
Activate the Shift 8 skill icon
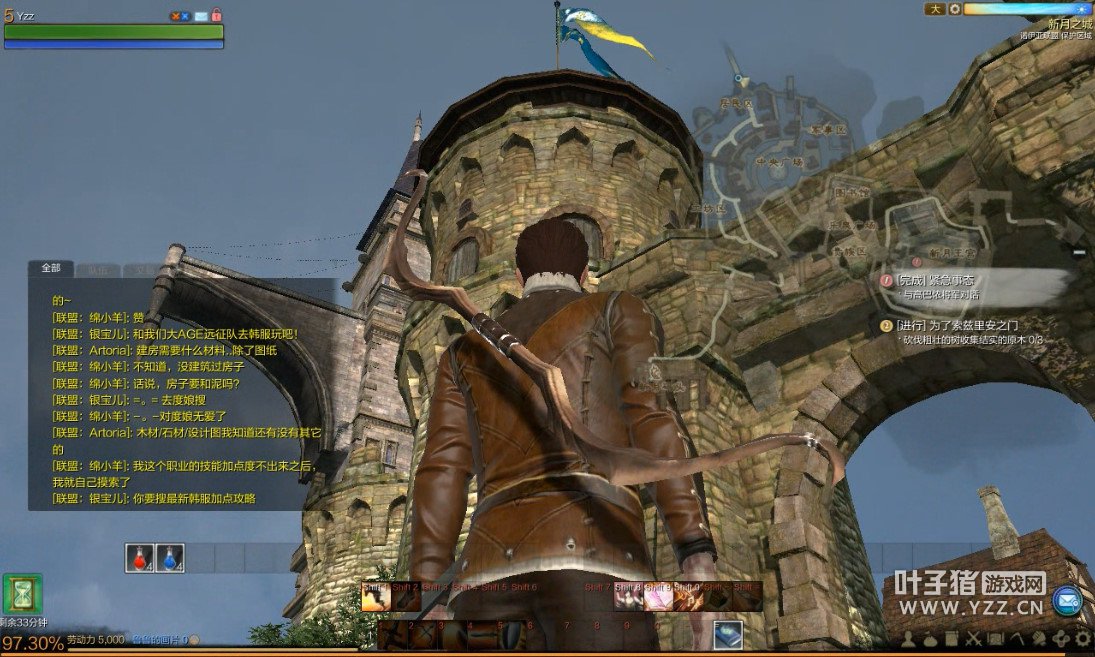628,596
